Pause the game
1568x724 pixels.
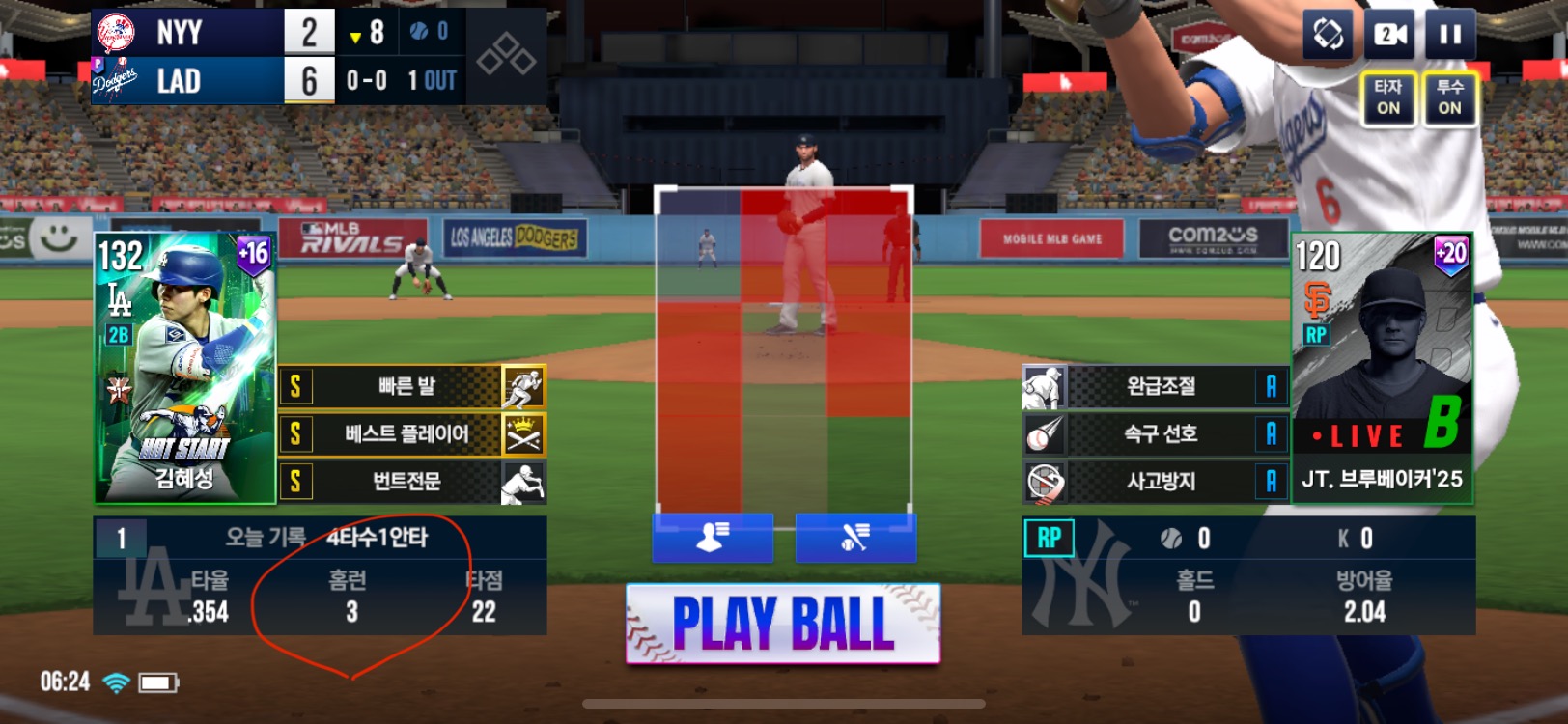tap(1449, 36)
